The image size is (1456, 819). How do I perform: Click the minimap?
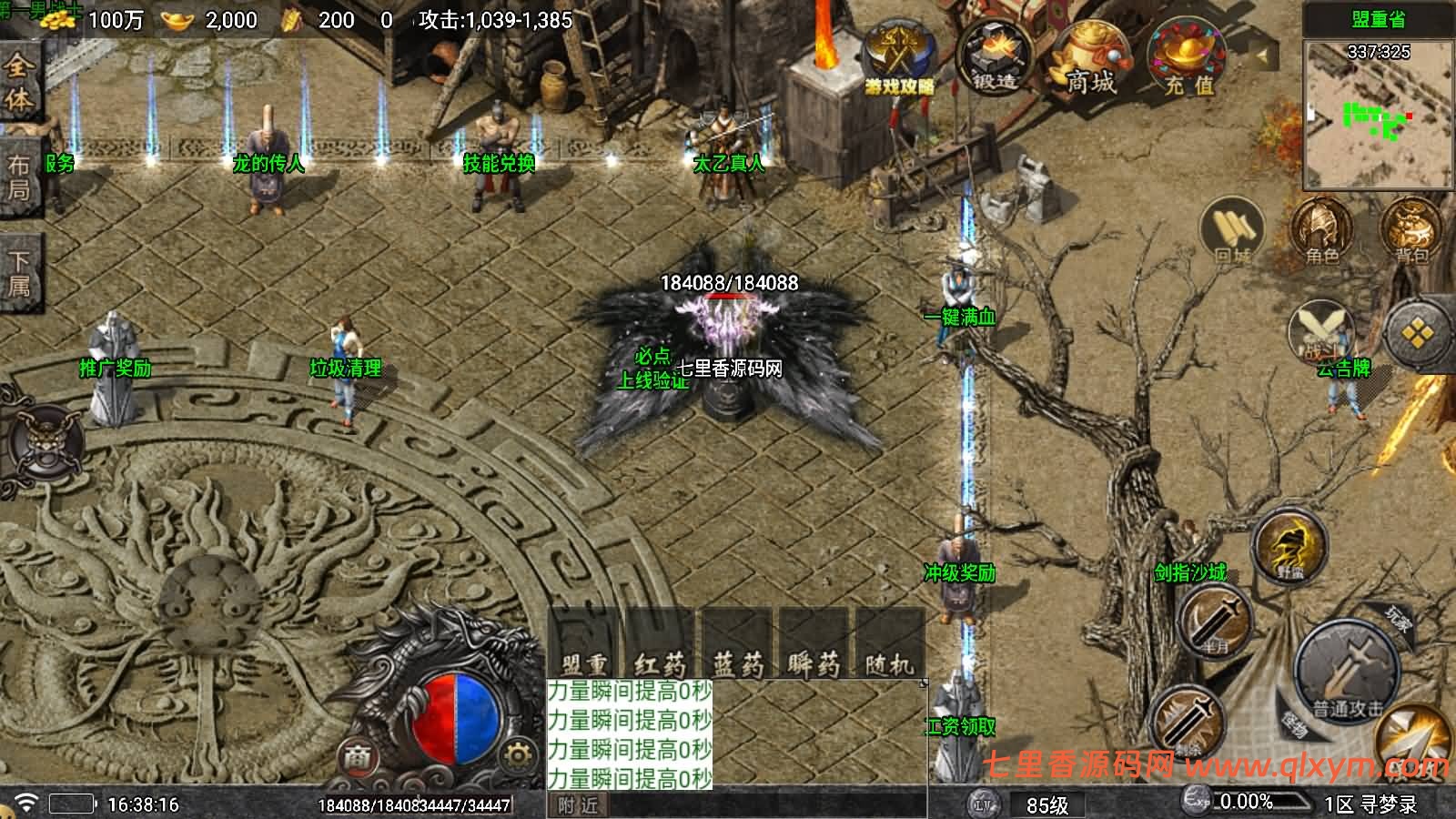pos(1379,114)
